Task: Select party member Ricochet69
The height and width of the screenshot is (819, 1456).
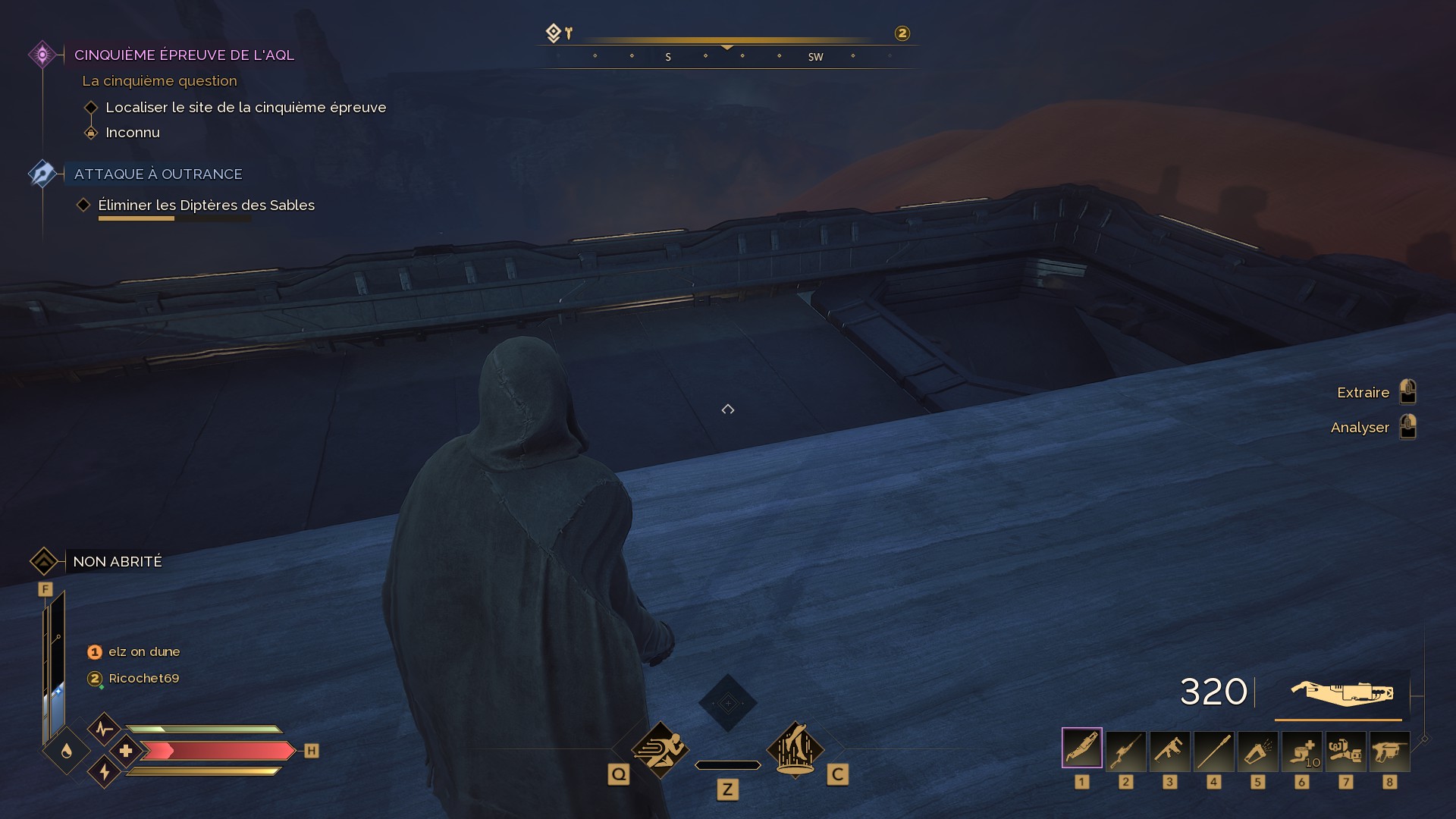Action: coord(143,678)
